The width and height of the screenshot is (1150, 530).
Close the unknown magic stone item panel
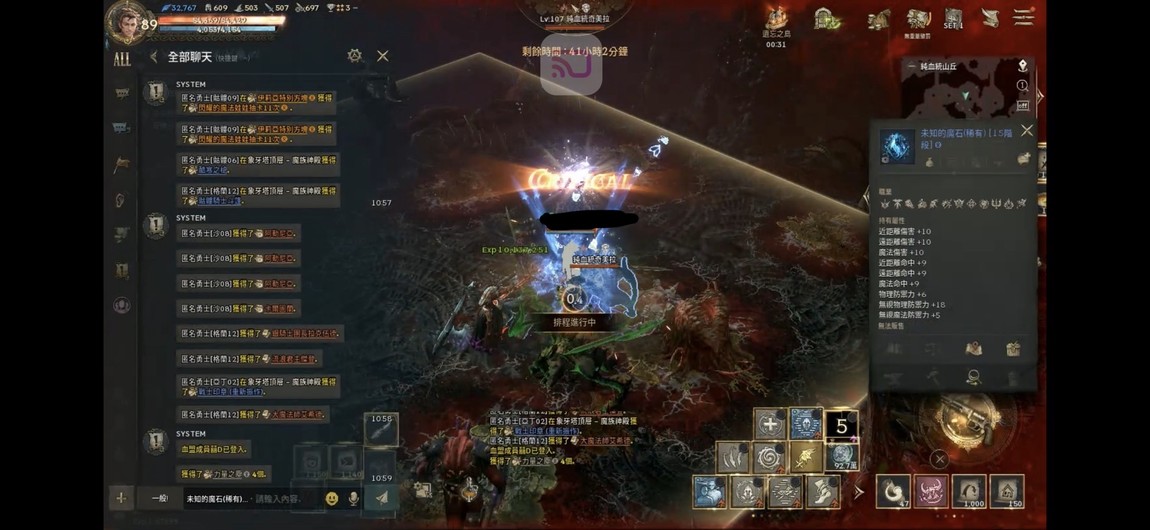(1026, 130)
